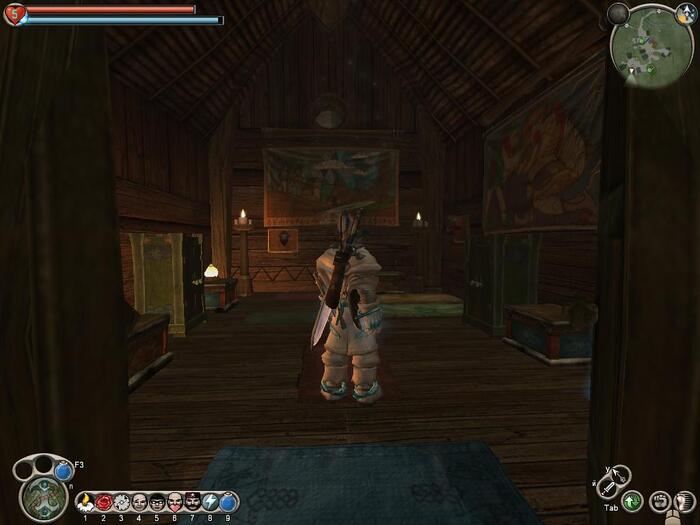700x525 pixels.
Task: Activate the lightning bolt spell icon
Action: coord(211,501)
